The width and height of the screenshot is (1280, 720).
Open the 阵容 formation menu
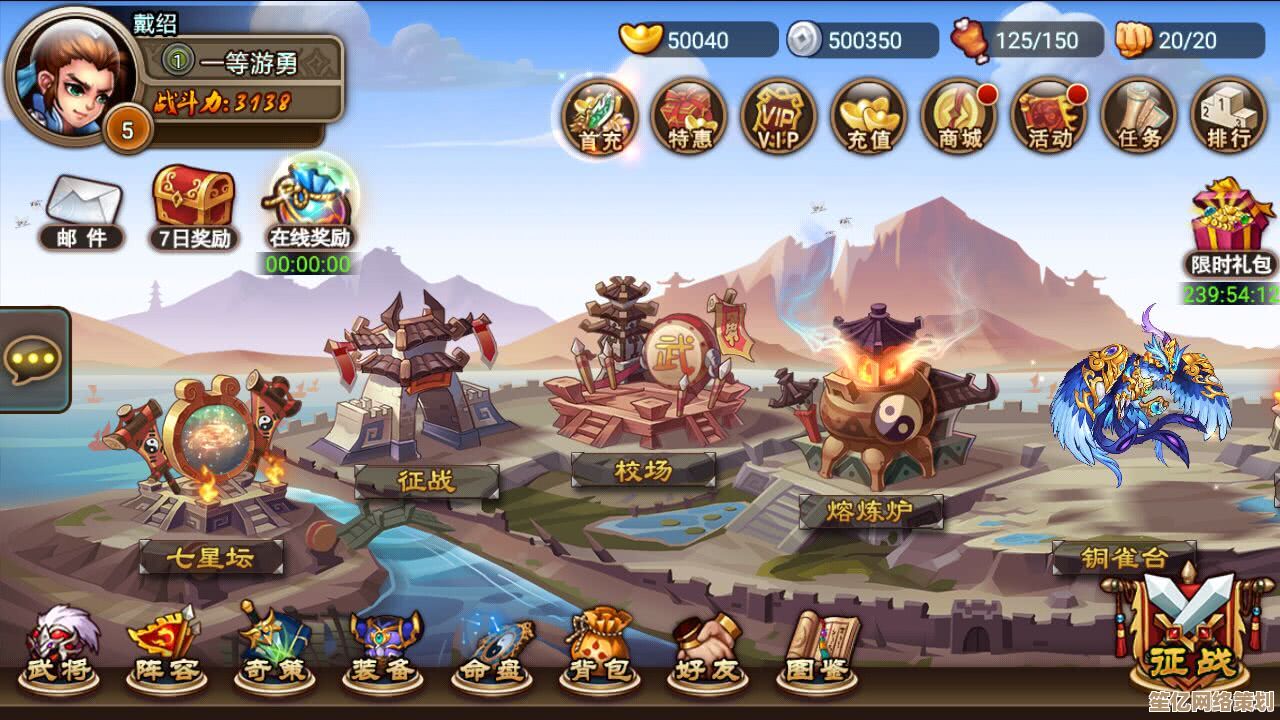point(164,647)
